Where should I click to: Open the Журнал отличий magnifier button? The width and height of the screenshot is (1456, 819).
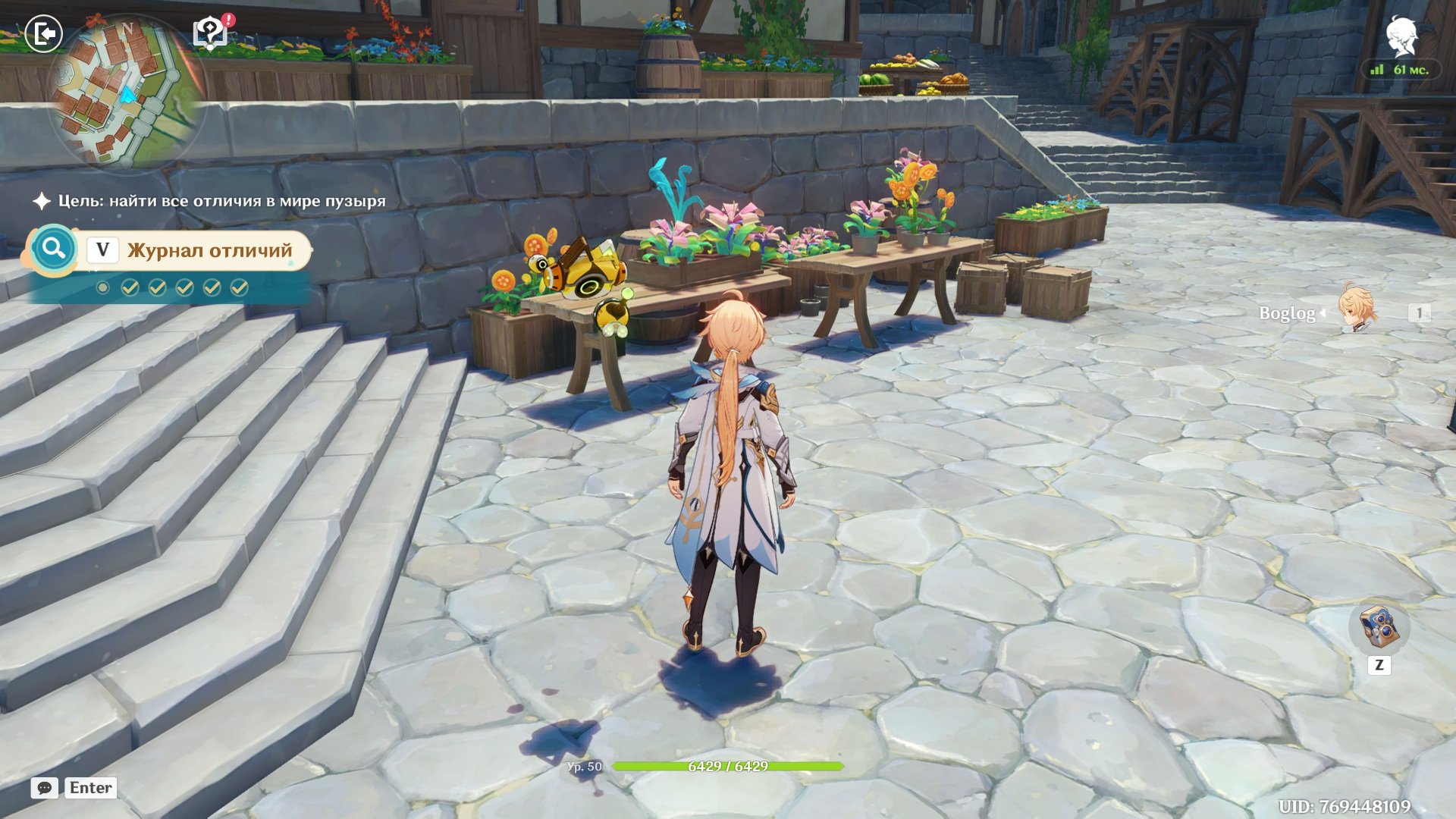(53, 249)
